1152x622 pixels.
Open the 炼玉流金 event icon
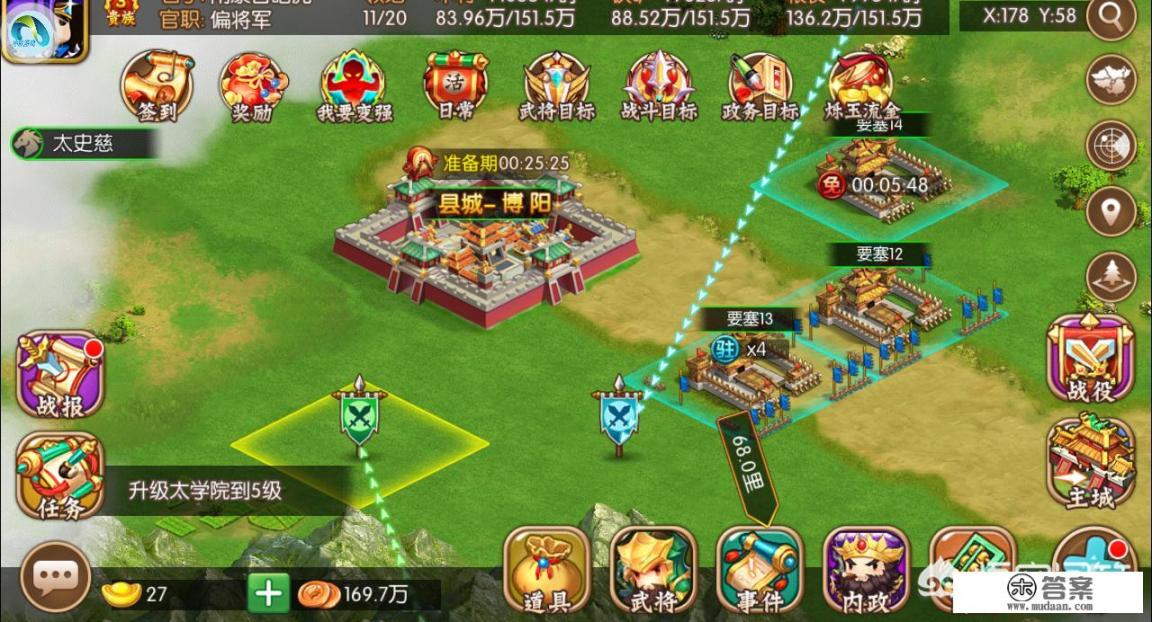click(862, 84)
